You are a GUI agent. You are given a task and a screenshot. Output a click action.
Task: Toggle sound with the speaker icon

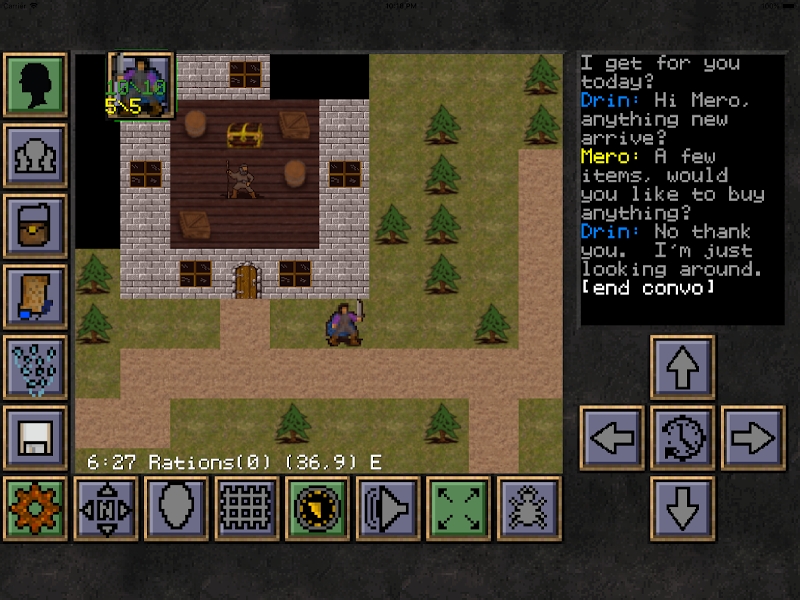click(387, 508)
